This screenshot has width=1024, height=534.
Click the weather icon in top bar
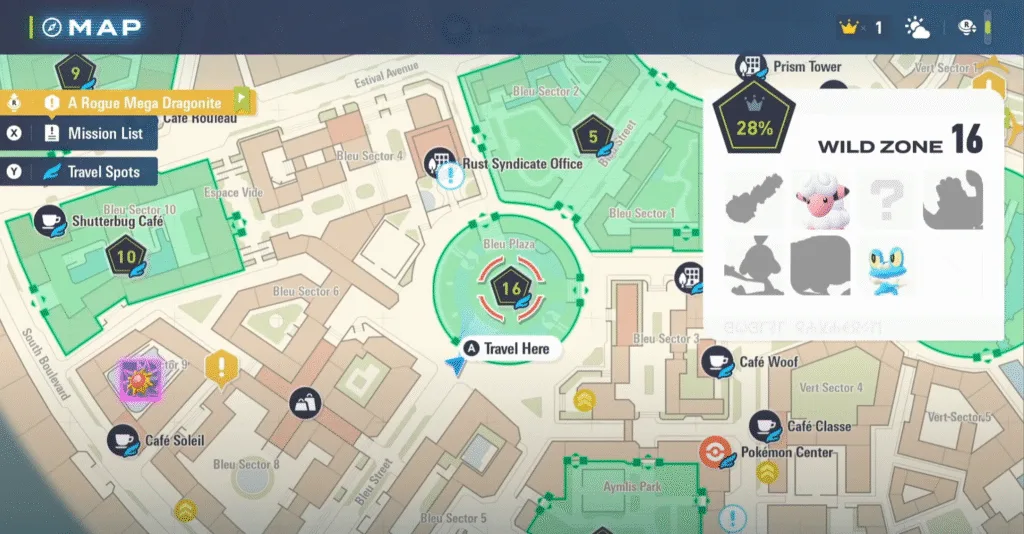point(916,27)
